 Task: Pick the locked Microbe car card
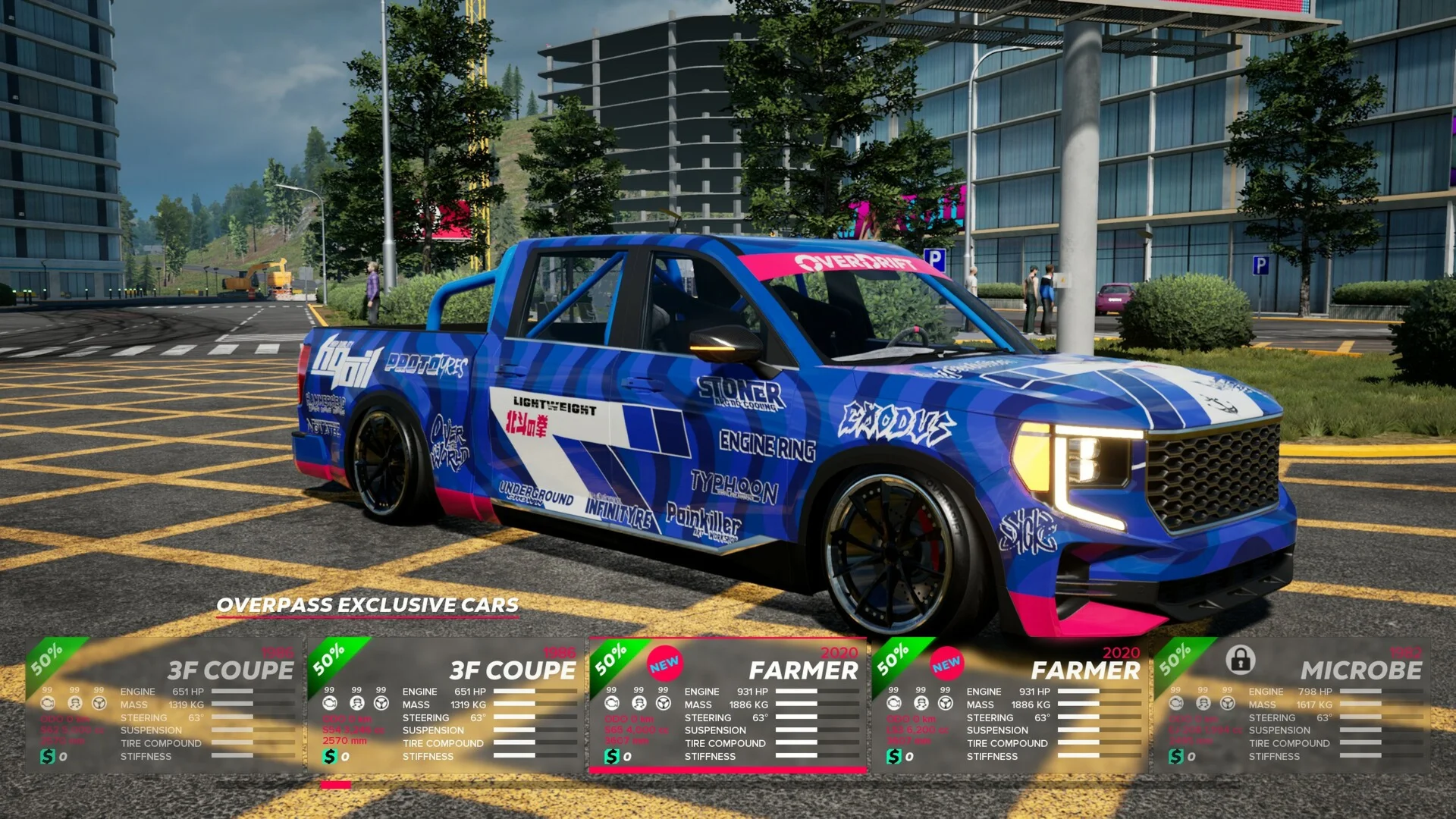(1291, 705)
